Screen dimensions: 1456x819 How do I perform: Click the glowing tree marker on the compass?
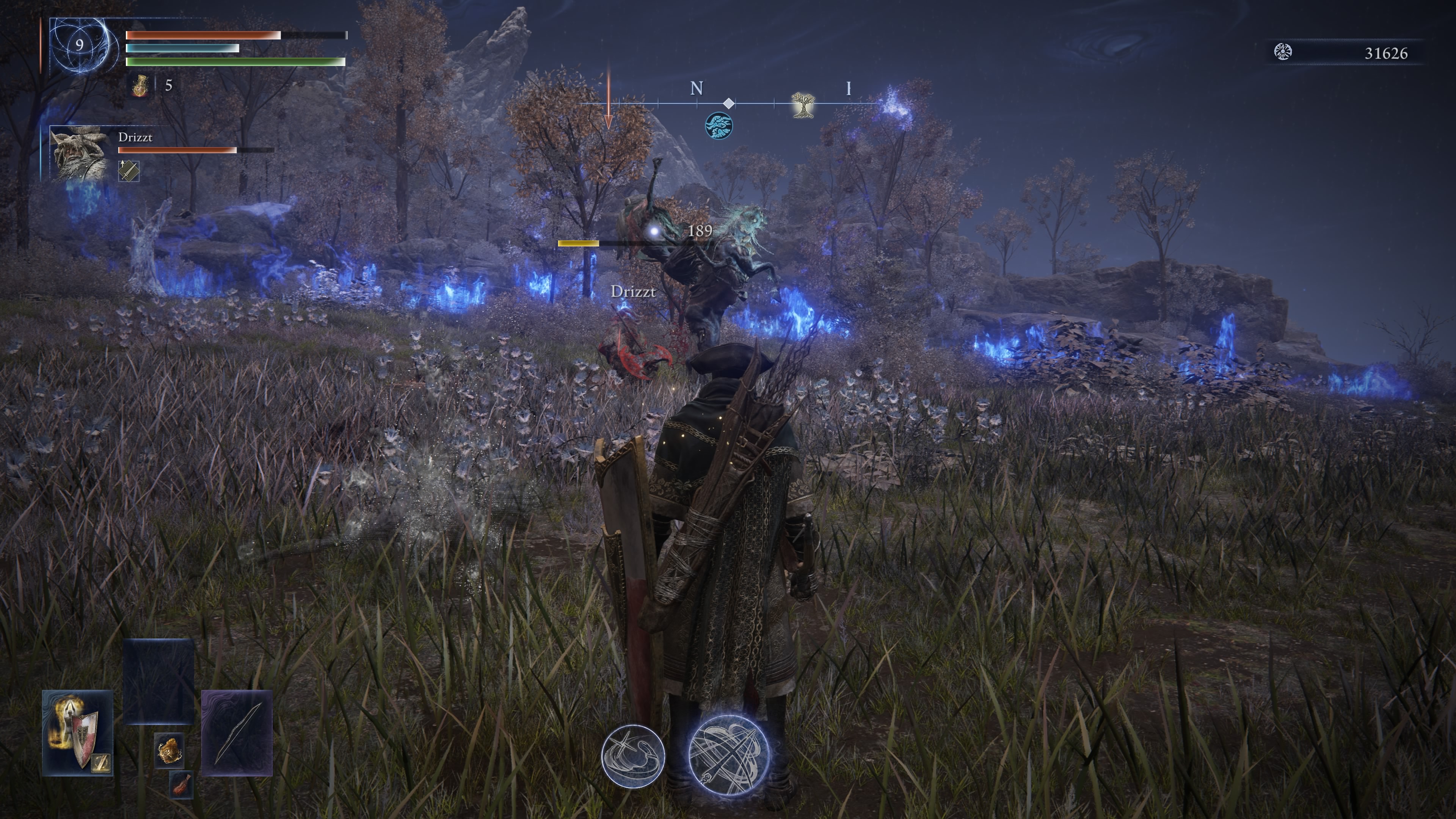pyautogui.click(x=802, y=105)
